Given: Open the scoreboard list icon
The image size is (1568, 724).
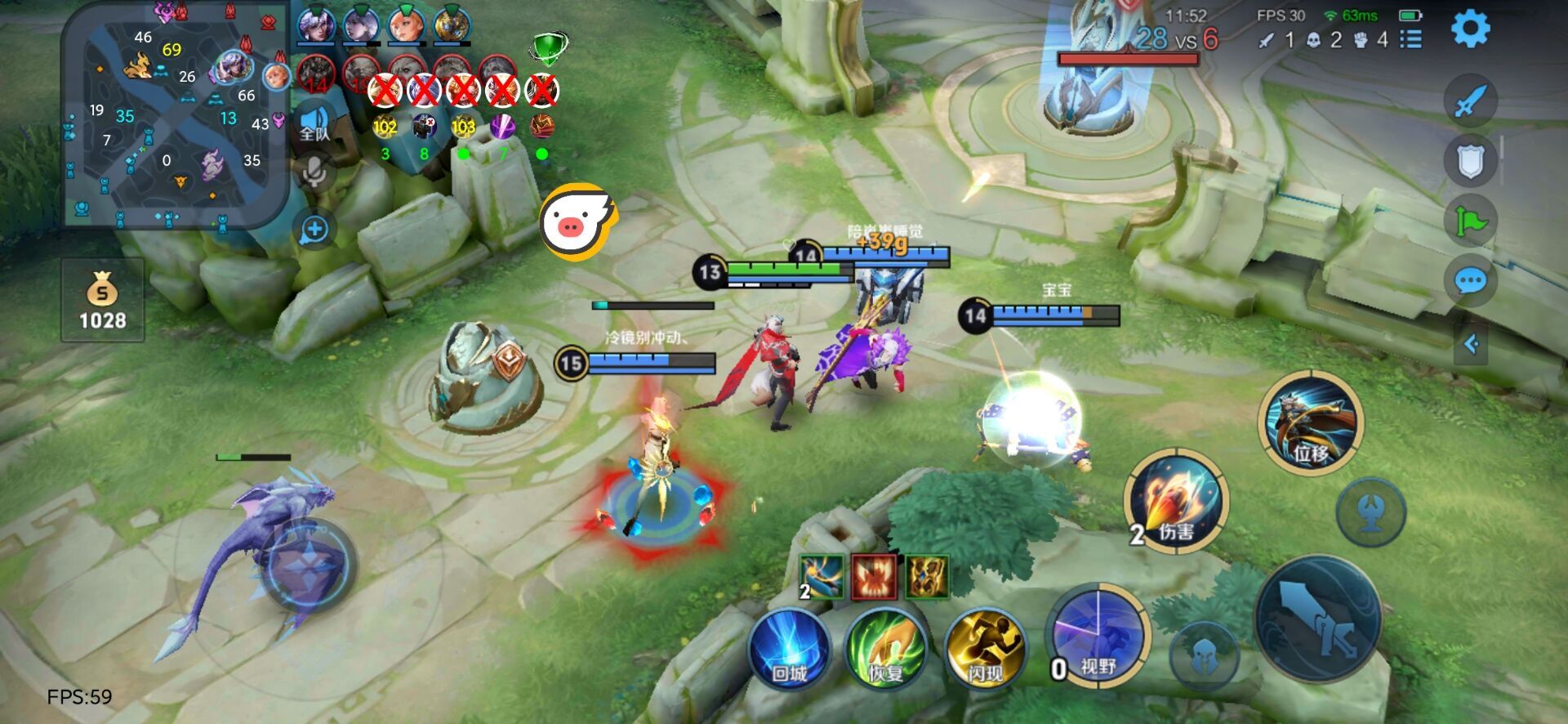Looking at the screenshot, I should (x=1410, y=39).
